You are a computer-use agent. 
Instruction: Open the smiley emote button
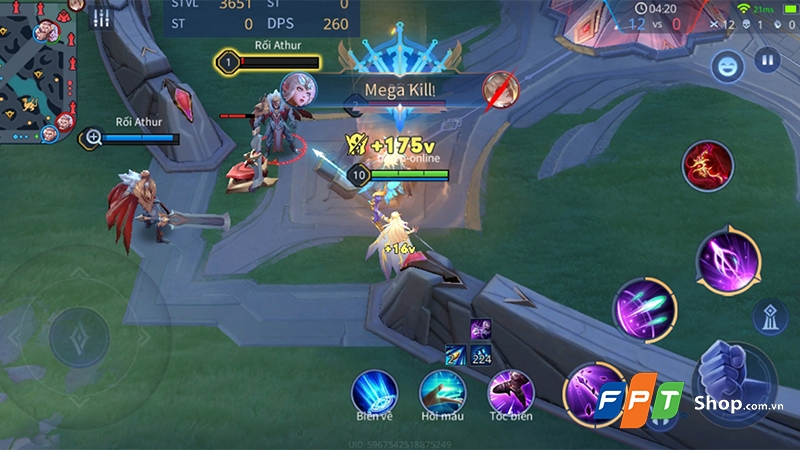(x=726, y=66)
